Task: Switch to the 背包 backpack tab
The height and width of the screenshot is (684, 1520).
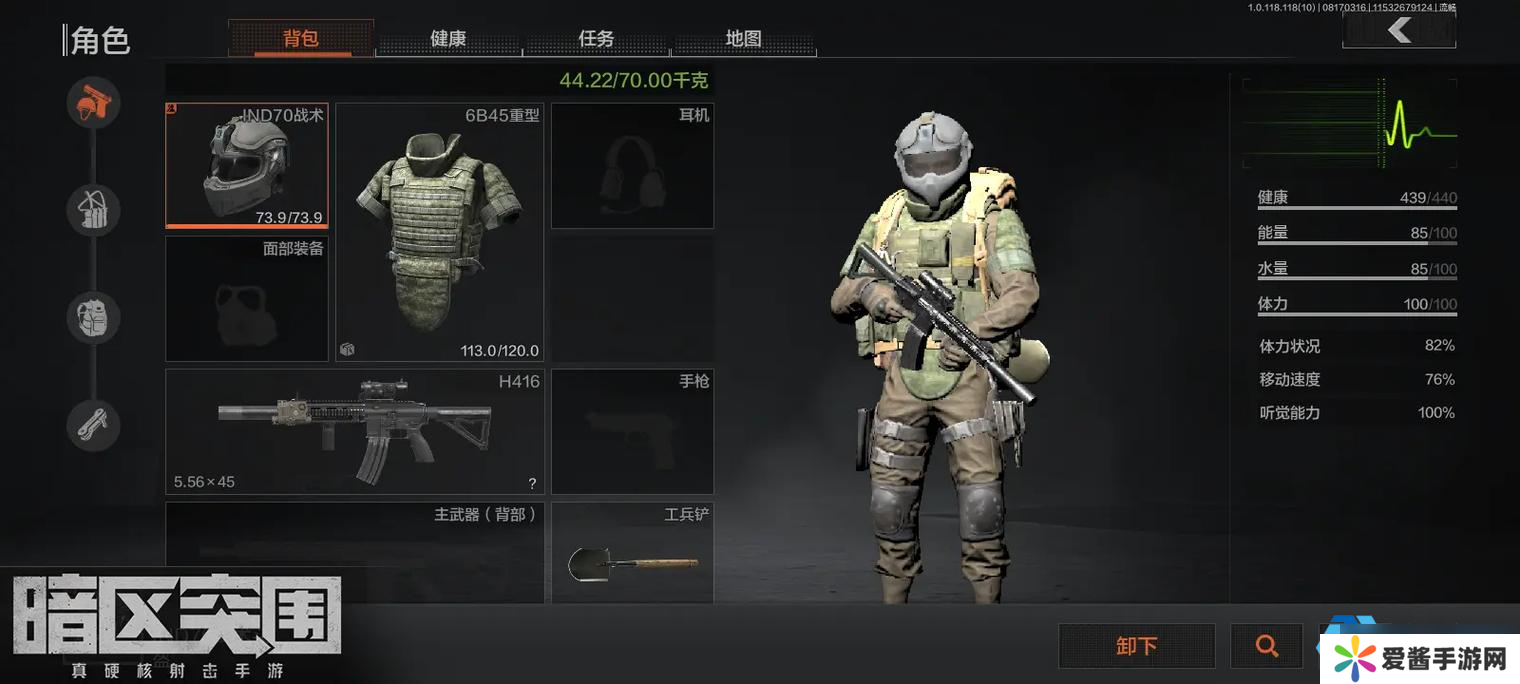Action: 301,39
